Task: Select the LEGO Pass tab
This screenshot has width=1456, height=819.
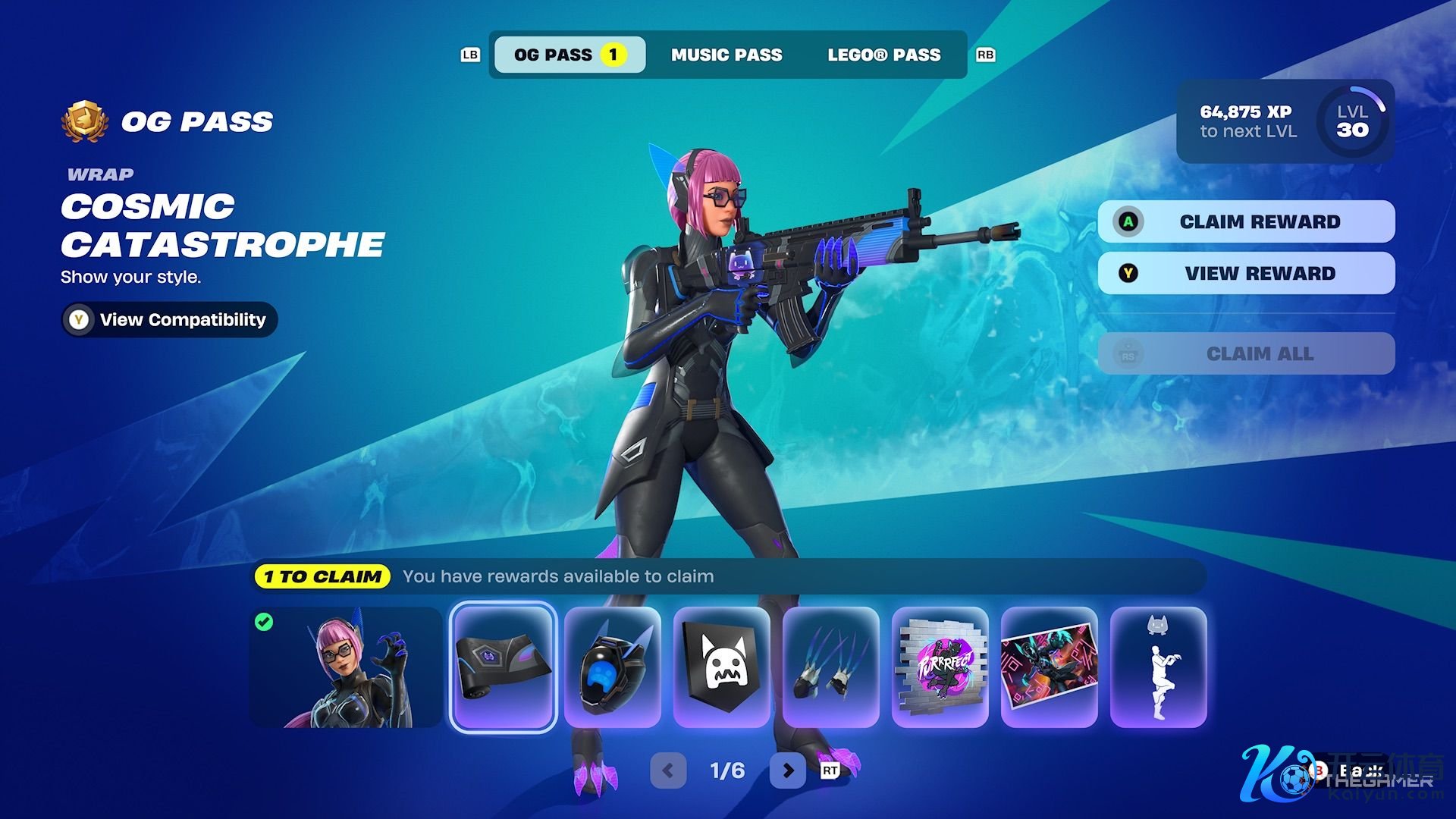Action: (x=883, y=55)
